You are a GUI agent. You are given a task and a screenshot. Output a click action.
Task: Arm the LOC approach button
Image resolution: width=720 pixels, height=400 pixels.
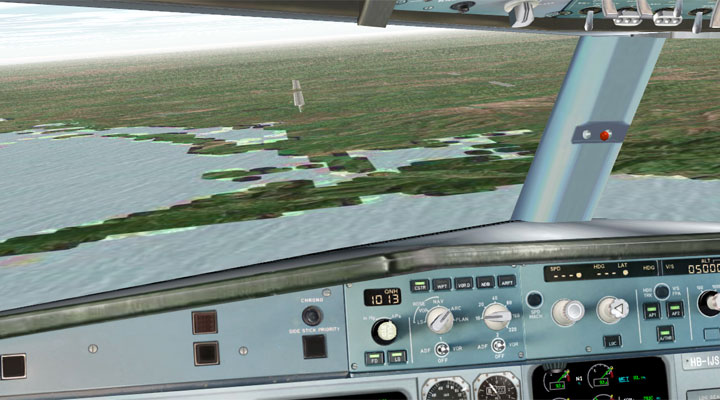point(612,341)
